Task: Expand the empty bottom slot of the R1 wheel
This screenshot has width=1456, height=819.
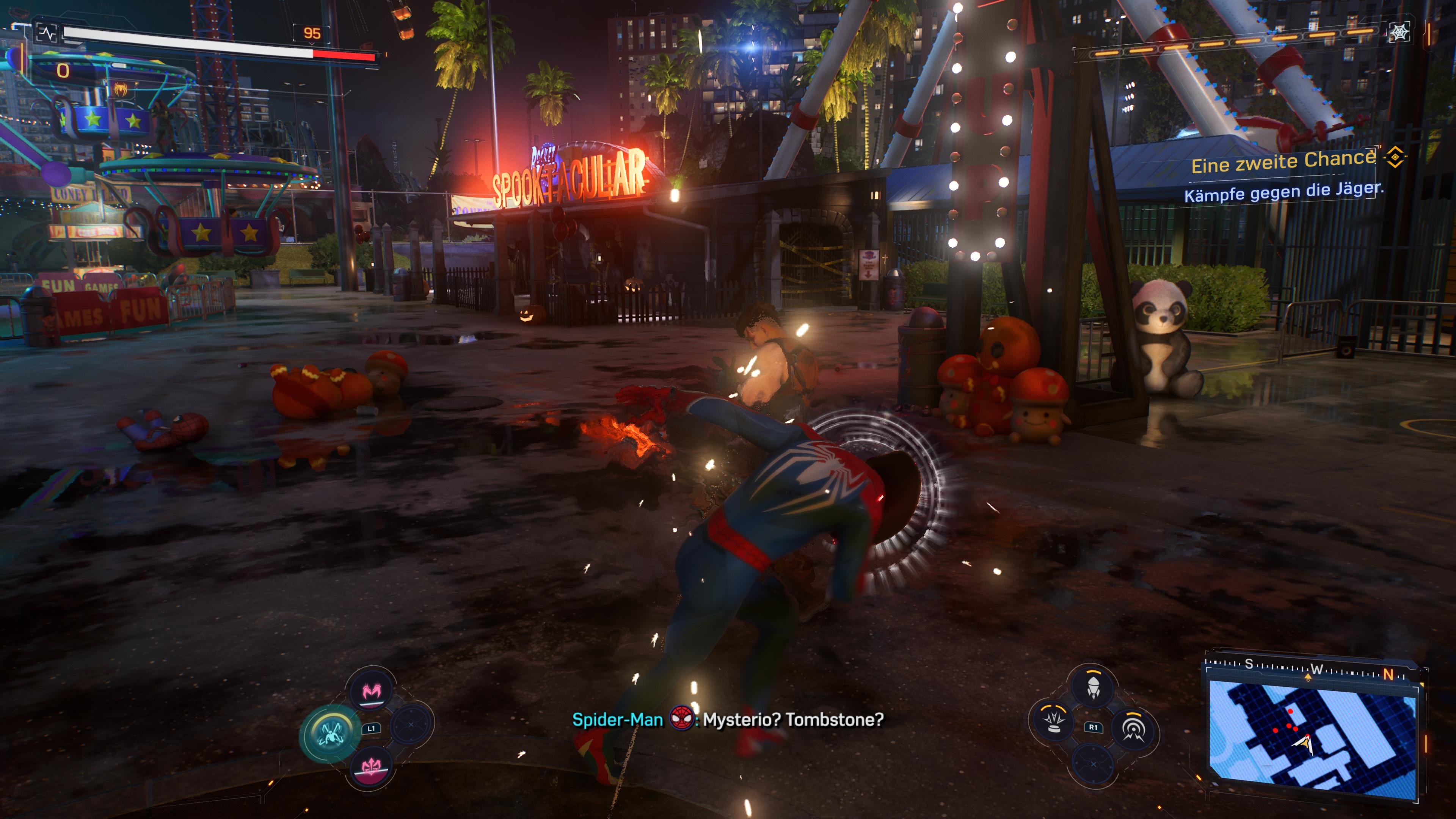Action: pyautogui.click(x=1094, y=764)
